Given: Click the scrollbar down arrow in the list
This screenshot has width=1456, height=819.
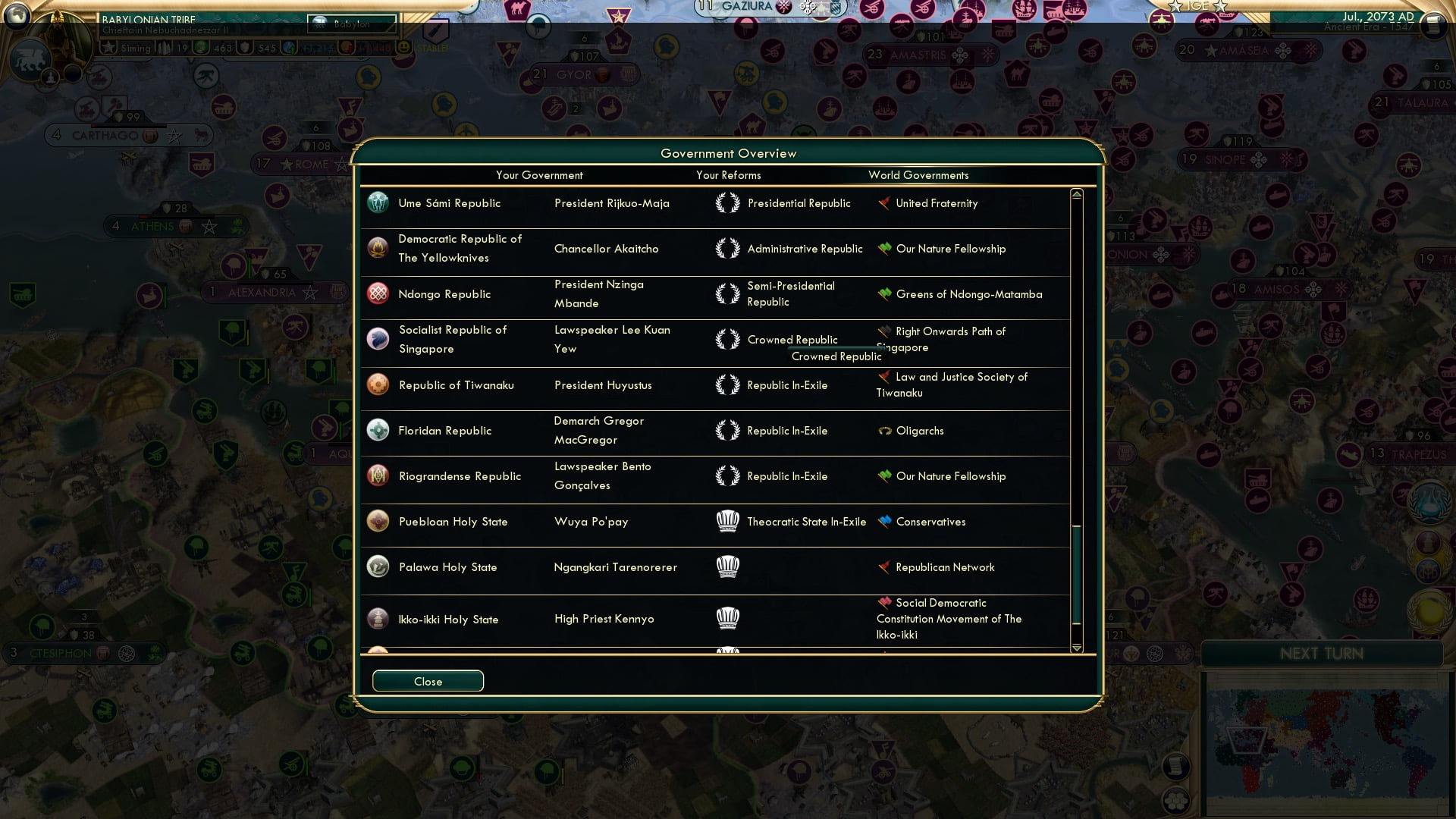Looking at the screenshot, I should tap(1075, 649).
